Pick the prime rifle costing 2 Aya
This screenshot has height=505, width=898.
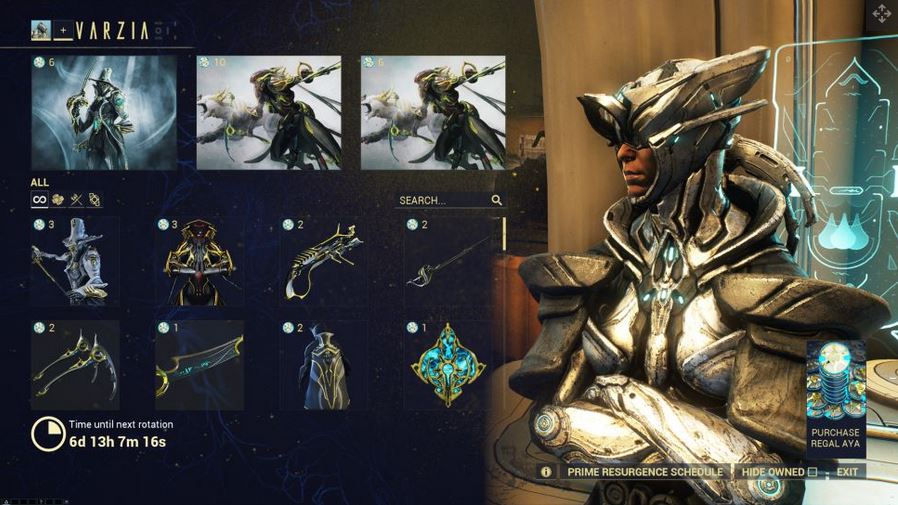324,262
